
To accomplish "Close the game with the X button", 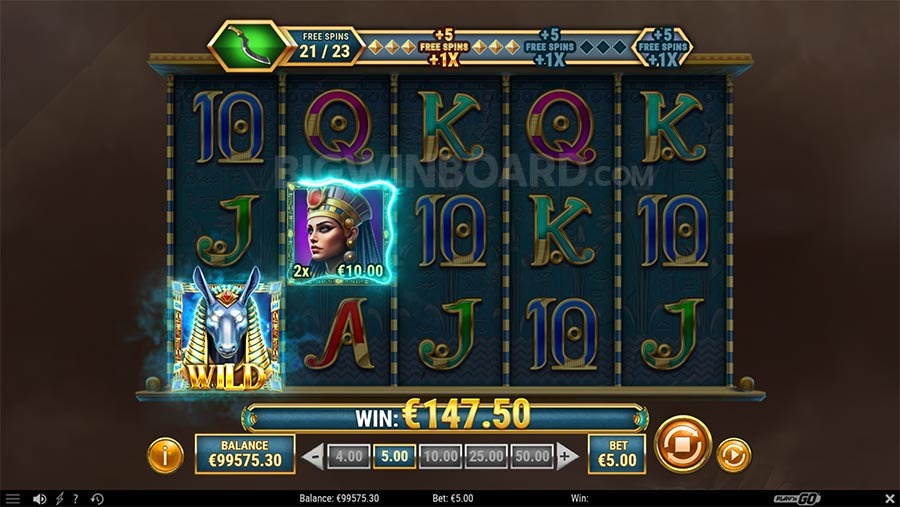I will point(889,498).
